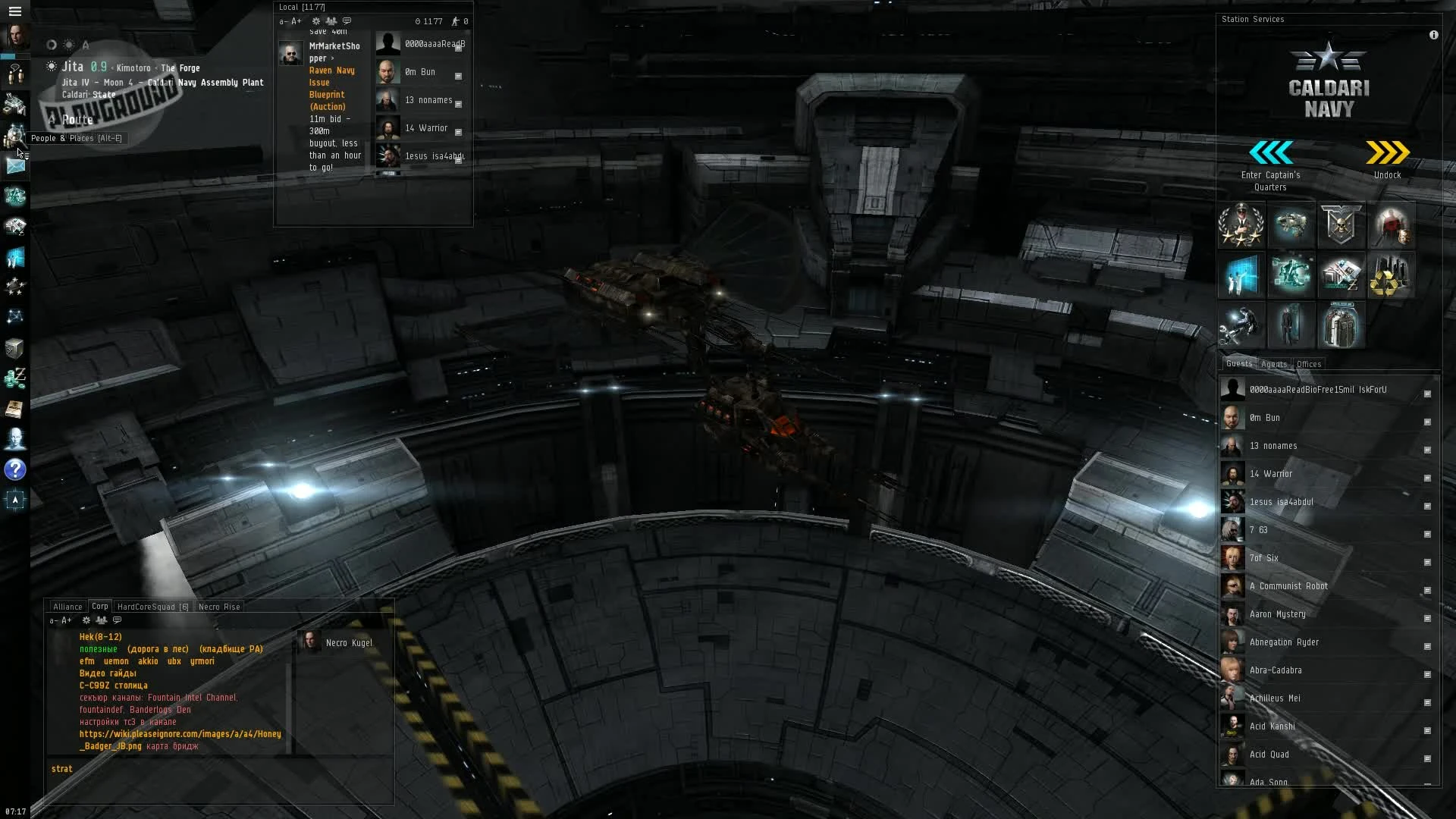The image size is (1456, 819).
Task: Open People & Places from the Neocom sidebar
Action: pyautogui.click(x=16, y=137)
